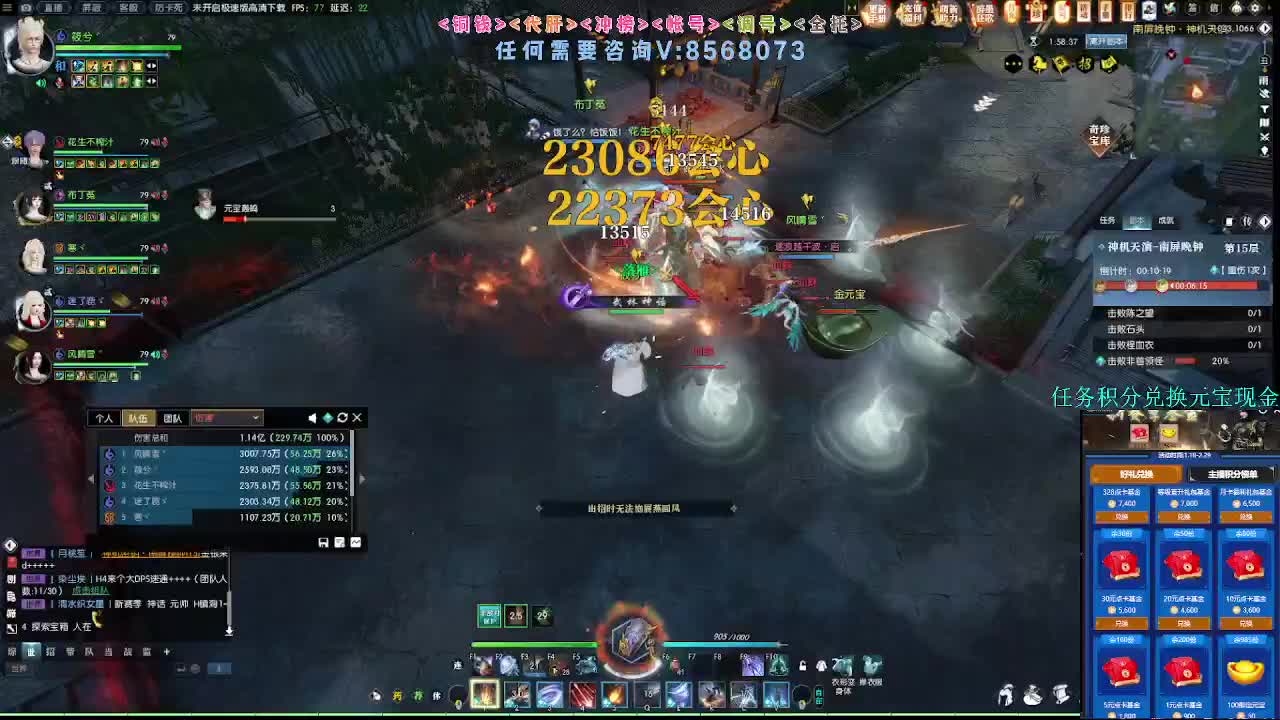Viewport: 1280px width, 720px height.
Task: Switch to the 成就 tab in the quest panel
Action: pos(1166,220)
